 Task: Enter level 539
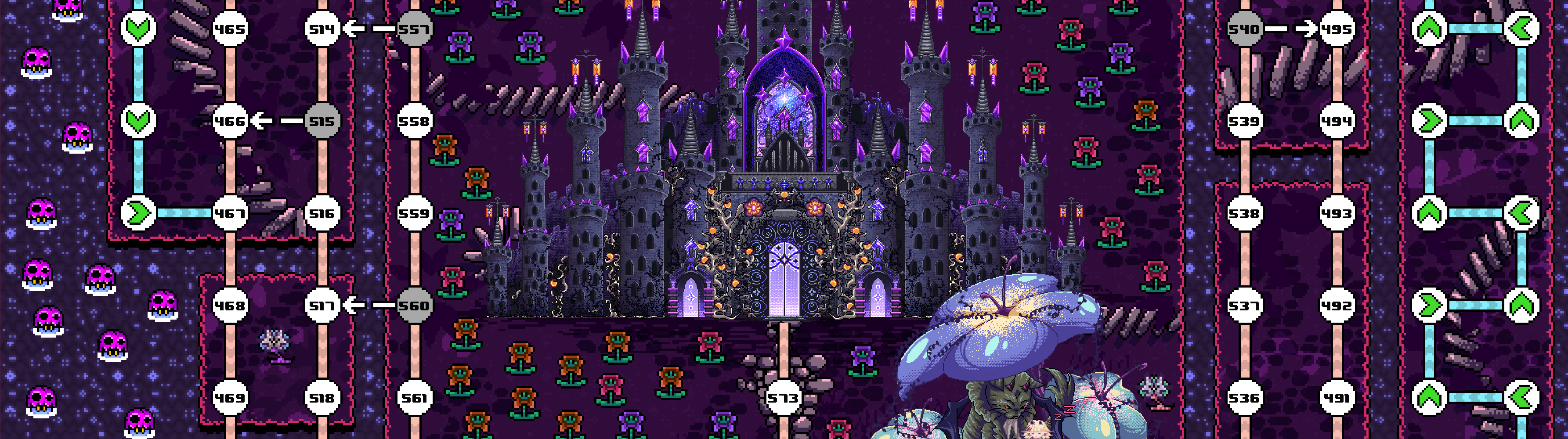tap(1244, 122)
